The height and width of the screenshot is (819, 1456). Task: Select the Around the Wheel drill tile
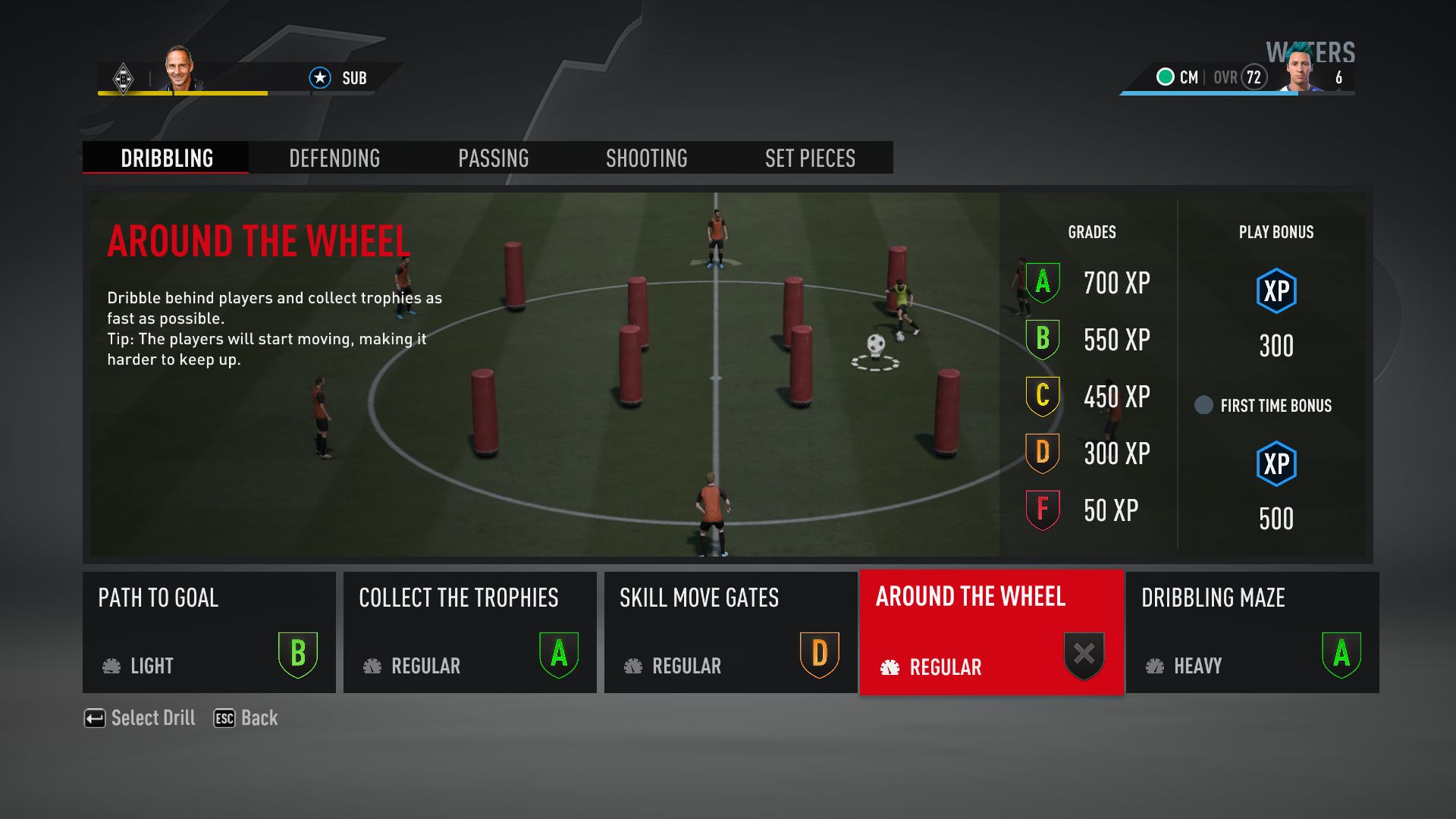991,632
